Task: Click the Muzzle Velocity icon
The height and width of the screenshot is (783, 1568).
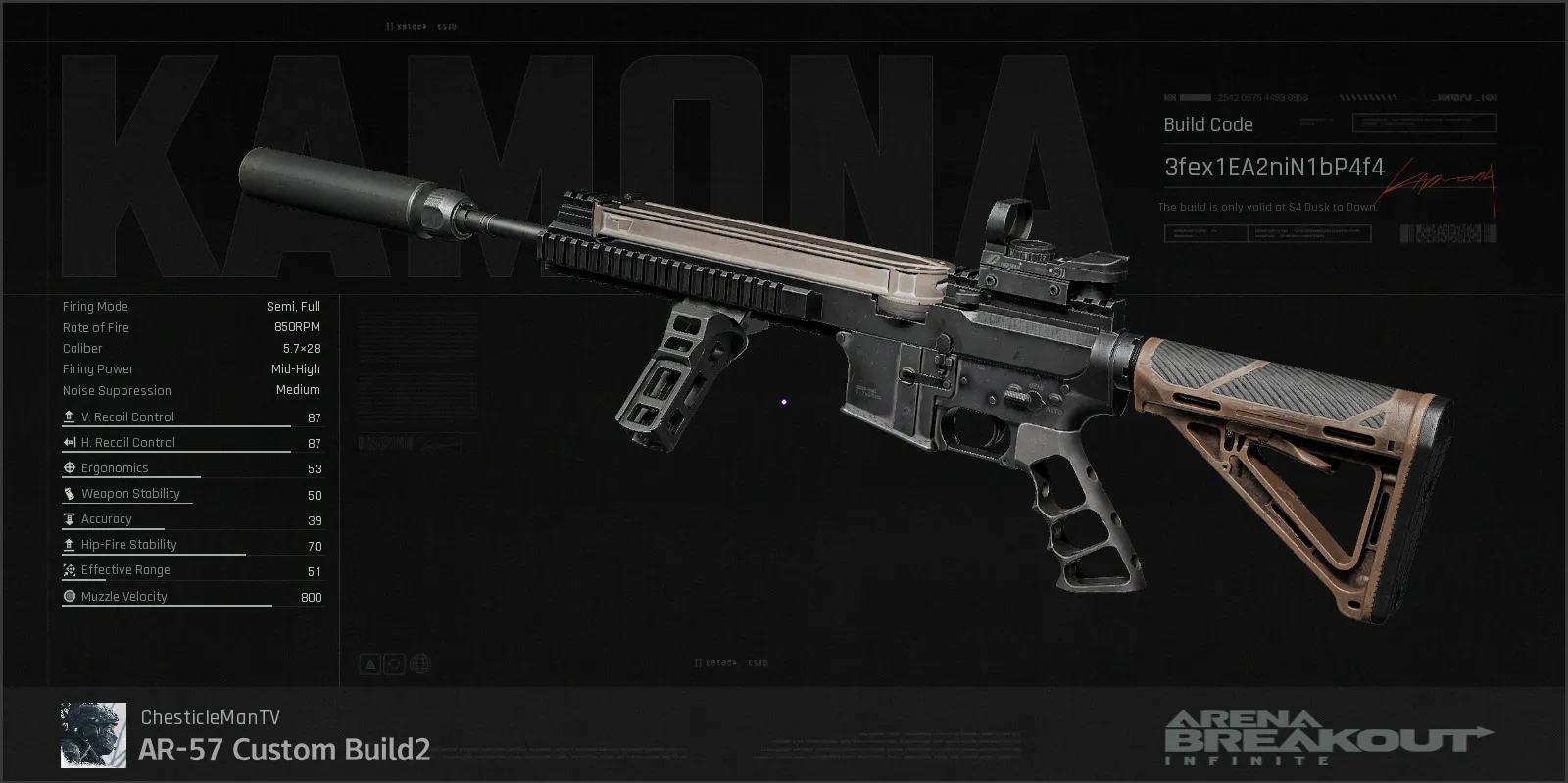Action: point(69,595)
